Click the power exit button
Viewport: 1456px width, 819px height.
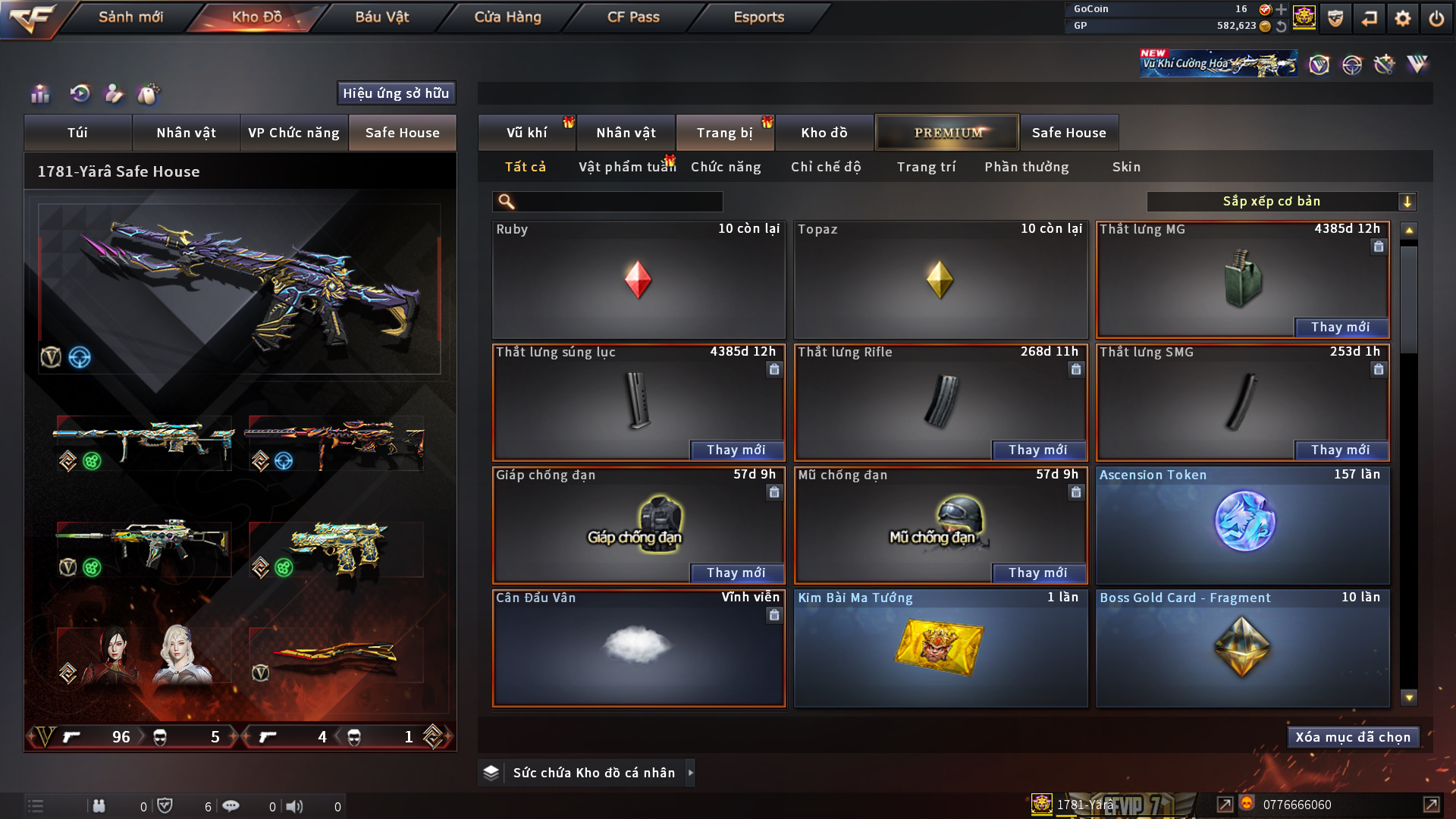pyautogui.click(x=1436, y=18)
